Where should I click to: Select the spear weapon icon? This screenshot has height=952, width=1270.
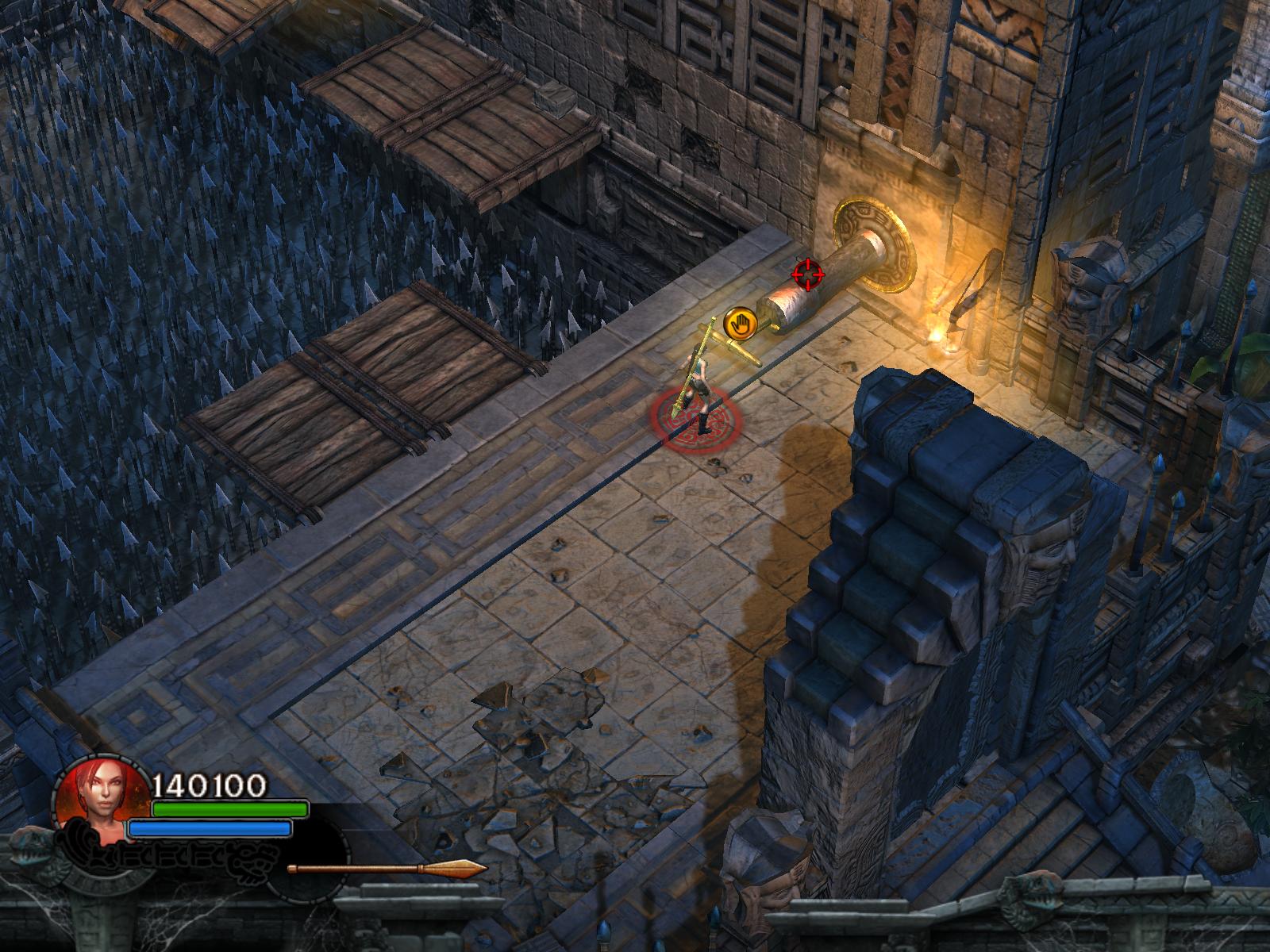[x=387, y=869]
